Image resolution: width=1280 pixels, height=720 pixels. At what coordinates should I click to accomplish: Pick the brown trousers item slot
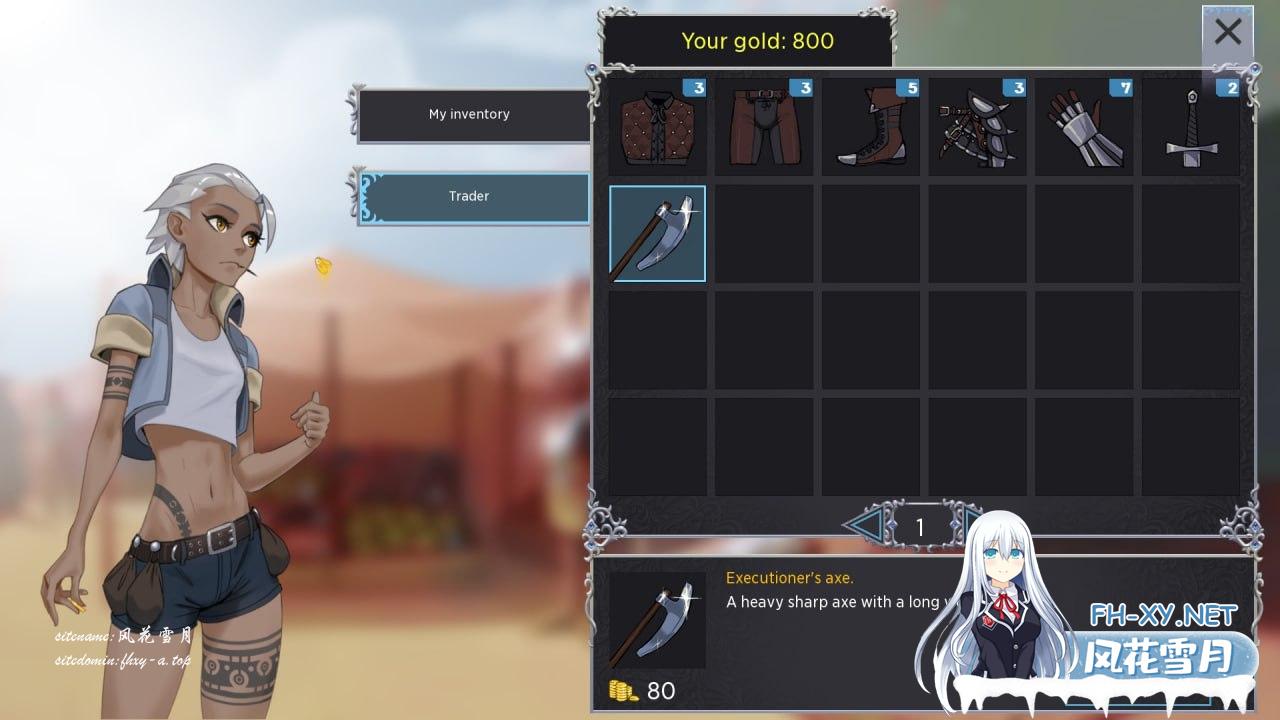click(x=764, y=127)
